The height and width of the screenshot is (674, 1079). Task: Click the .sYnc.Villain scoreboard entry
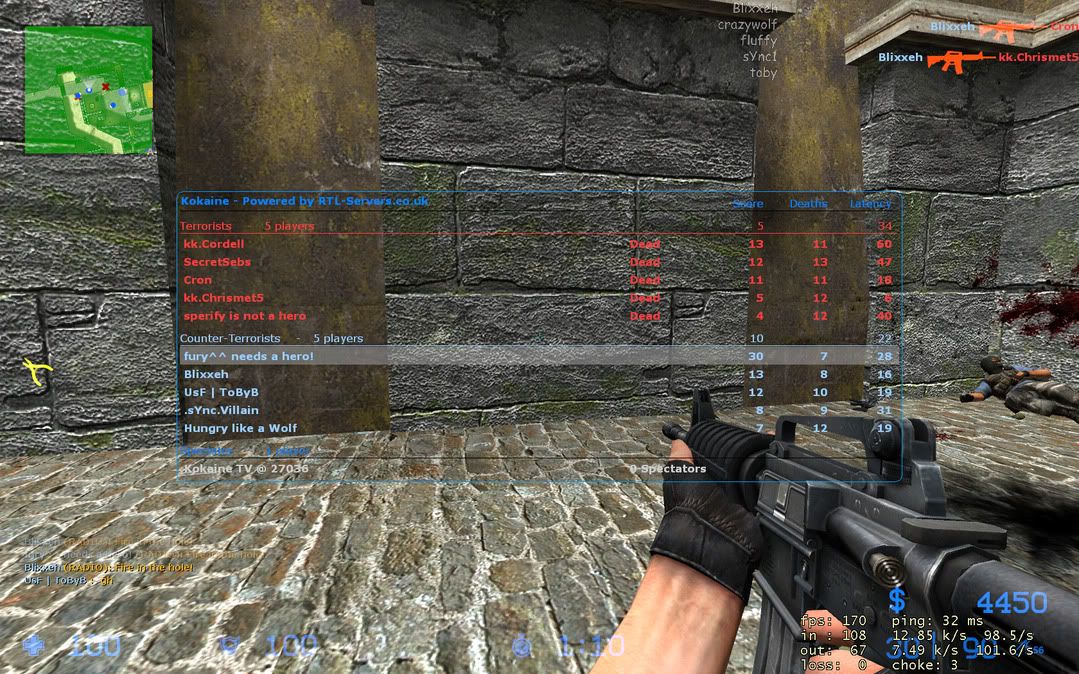pos(221,410)
